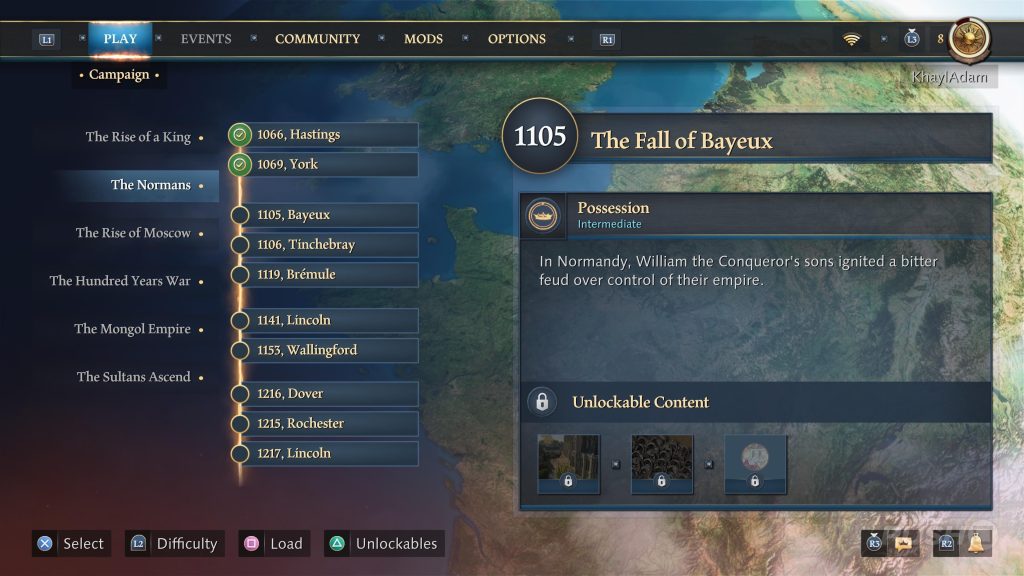
Task: Switch to the Events tab
Action: pyautogui.click(x=205, y=39)
